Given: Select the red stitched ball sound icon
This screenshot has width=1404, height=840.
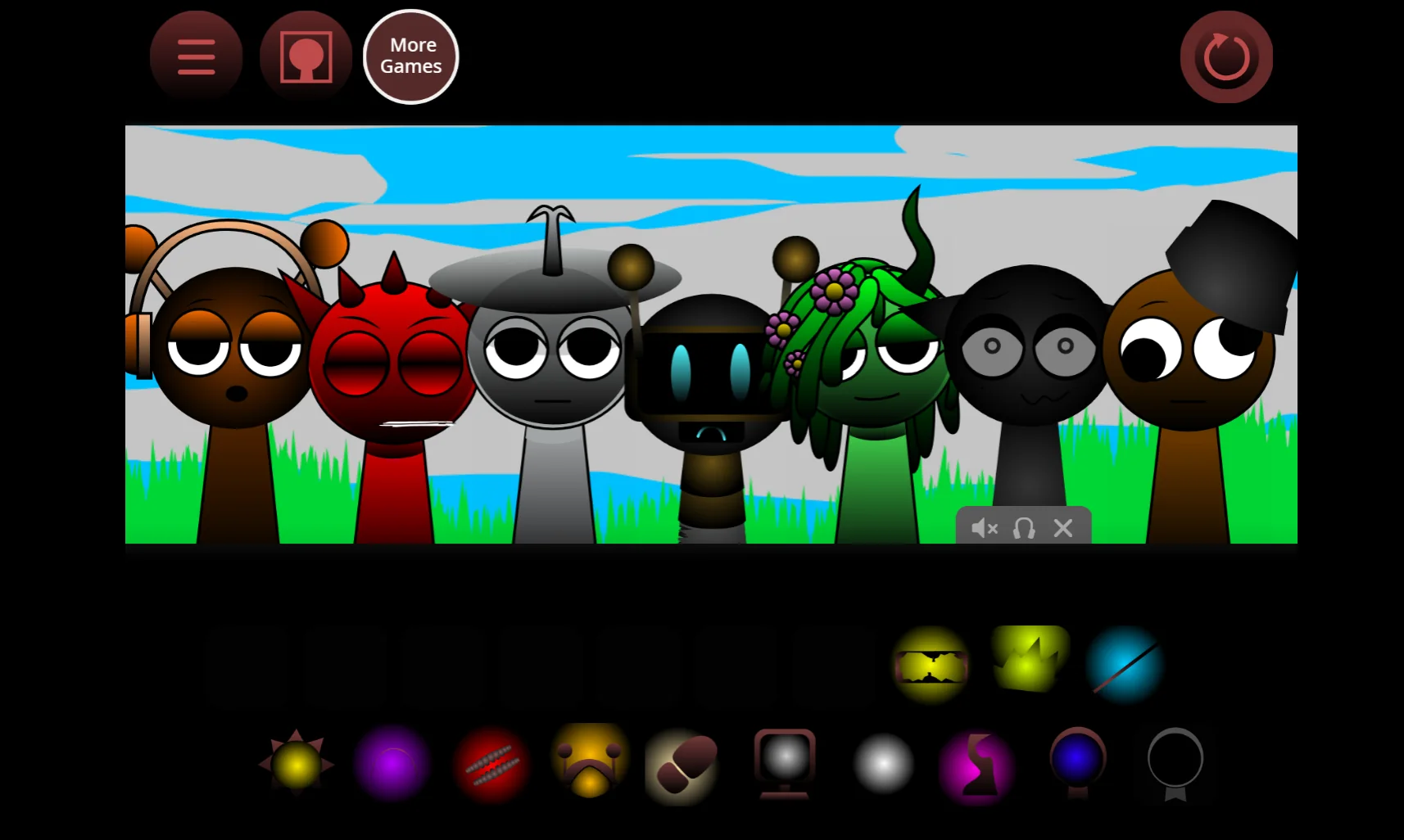Looking at the screenshot, I should coord(491,765).
